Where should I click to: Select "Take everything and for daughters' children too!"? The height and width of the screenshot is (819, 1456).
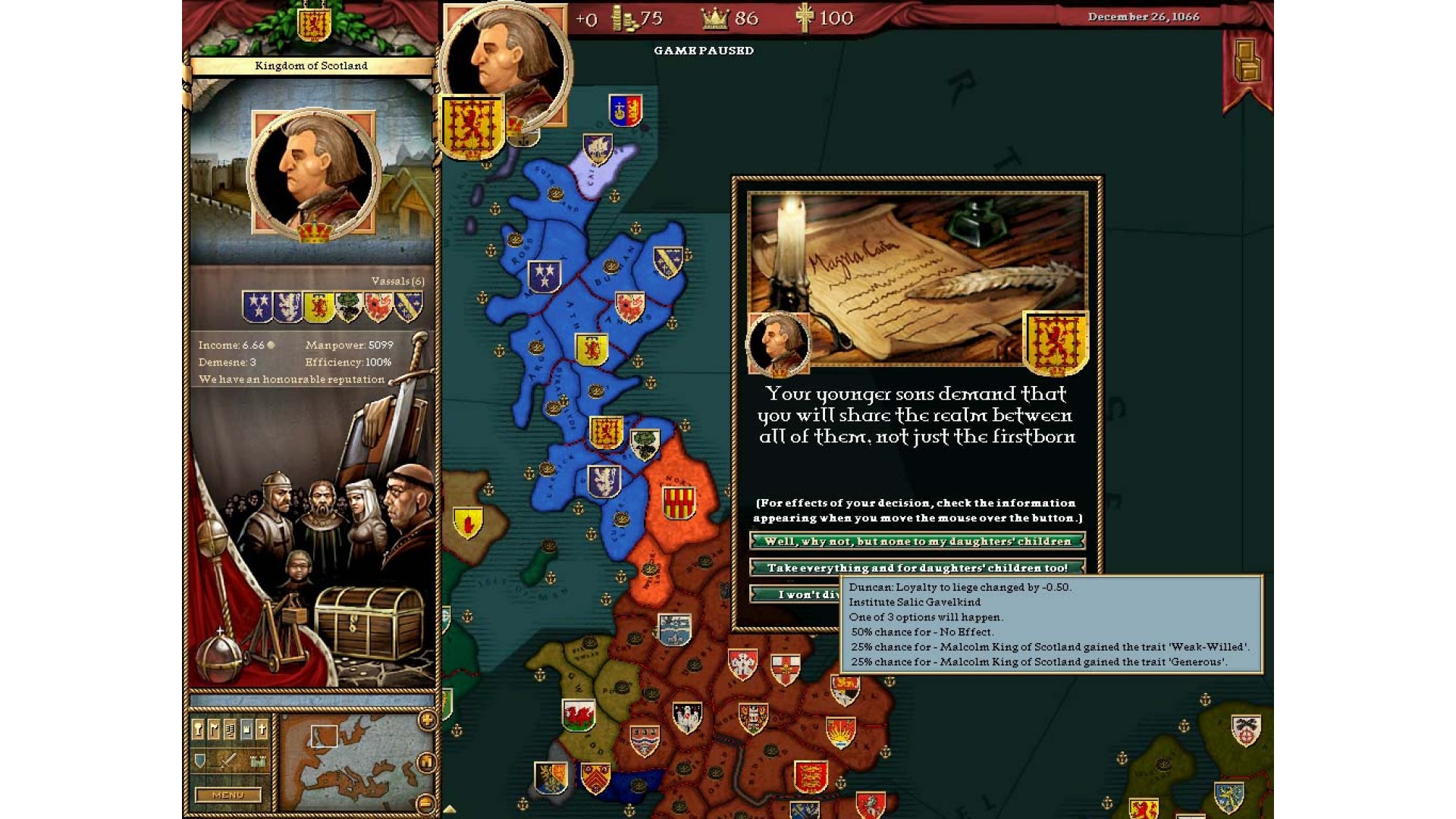(917, 567)
